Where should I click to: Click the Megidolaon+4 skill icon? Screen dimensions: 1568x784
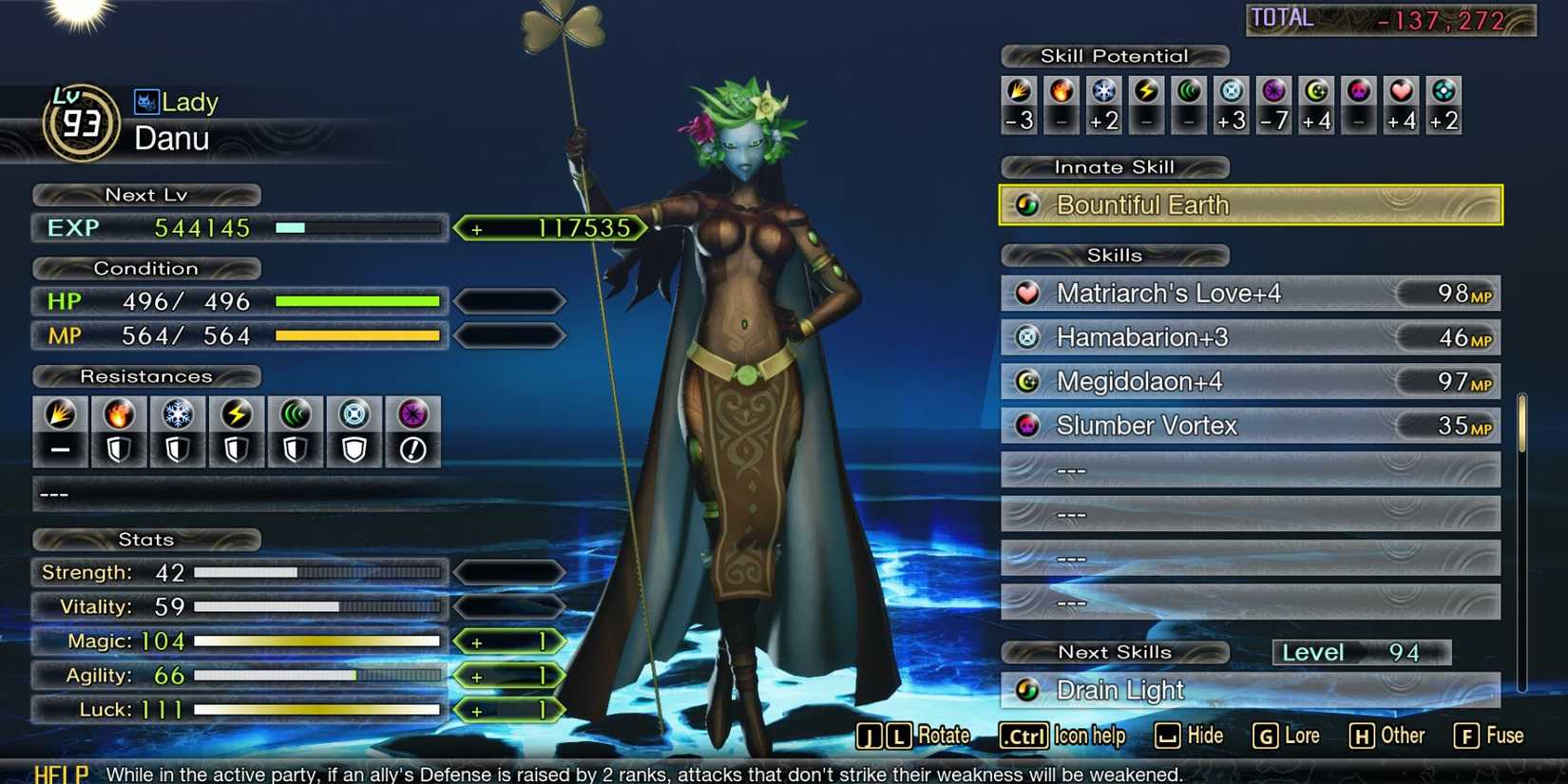click(x=1028, y=381)
